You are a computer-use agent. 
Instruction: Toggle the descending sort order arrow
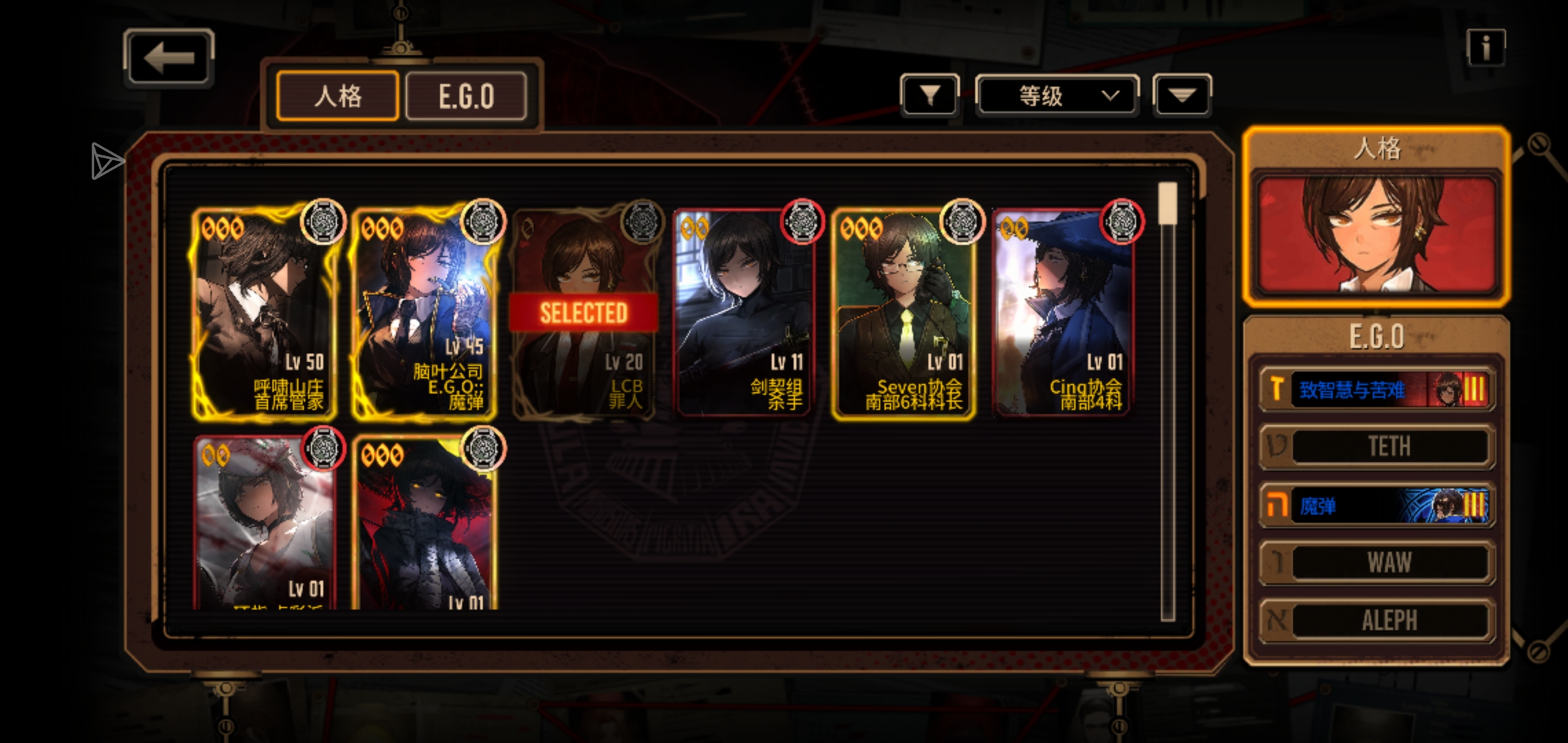coord(1182,96)
